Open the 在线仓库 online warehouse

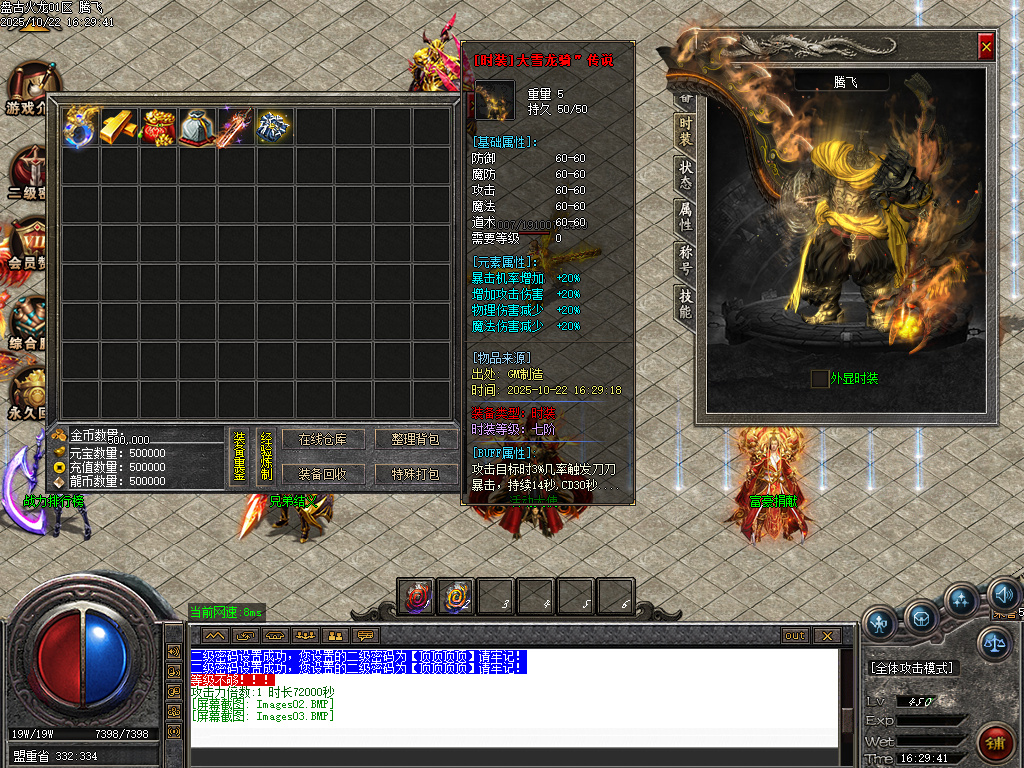(323, 439)
